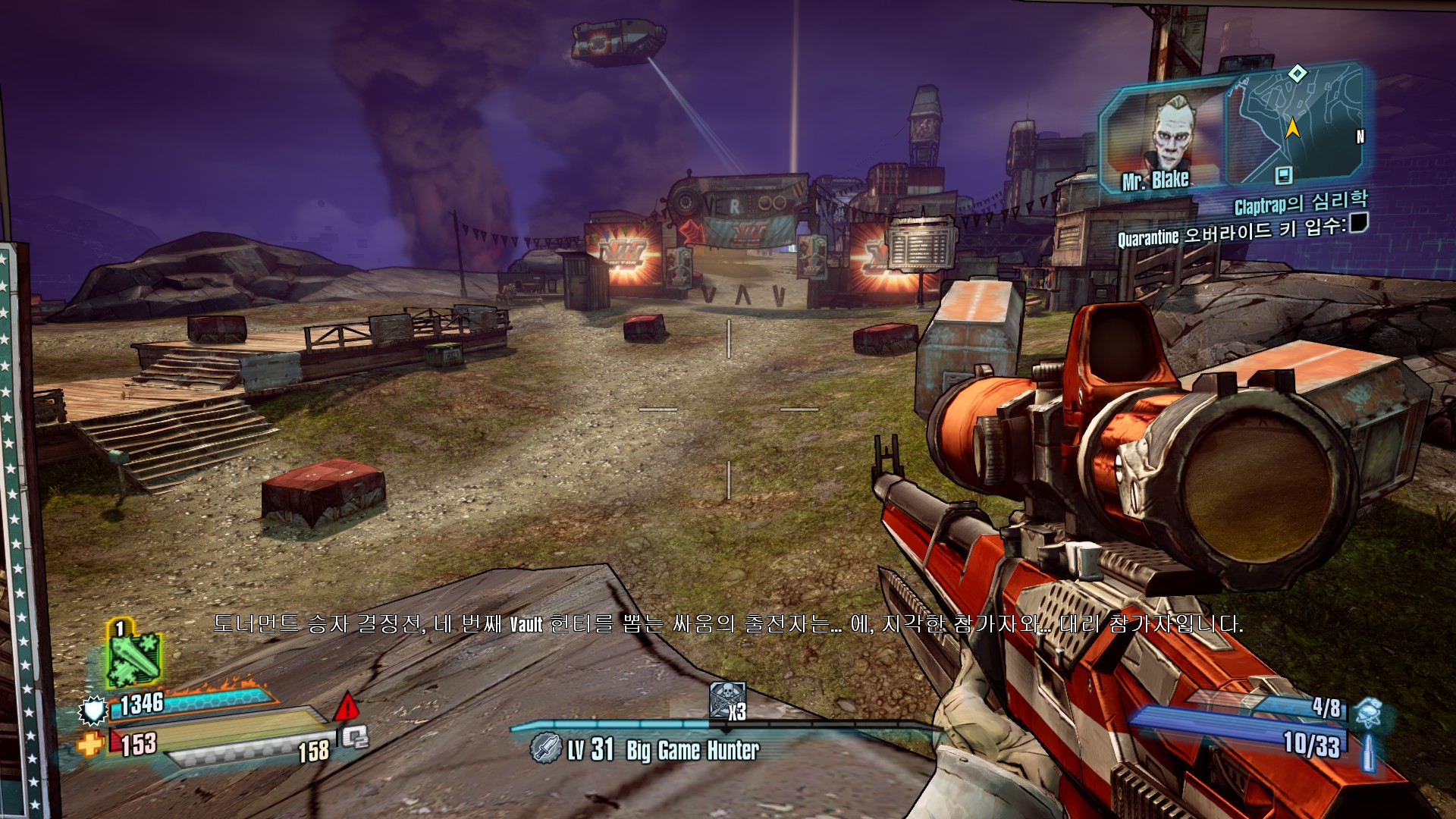The width and height of the screenshot is (1456, 819).
Task: Click the diamond waypoint marker above minimap
Action: click(1298, 74)
